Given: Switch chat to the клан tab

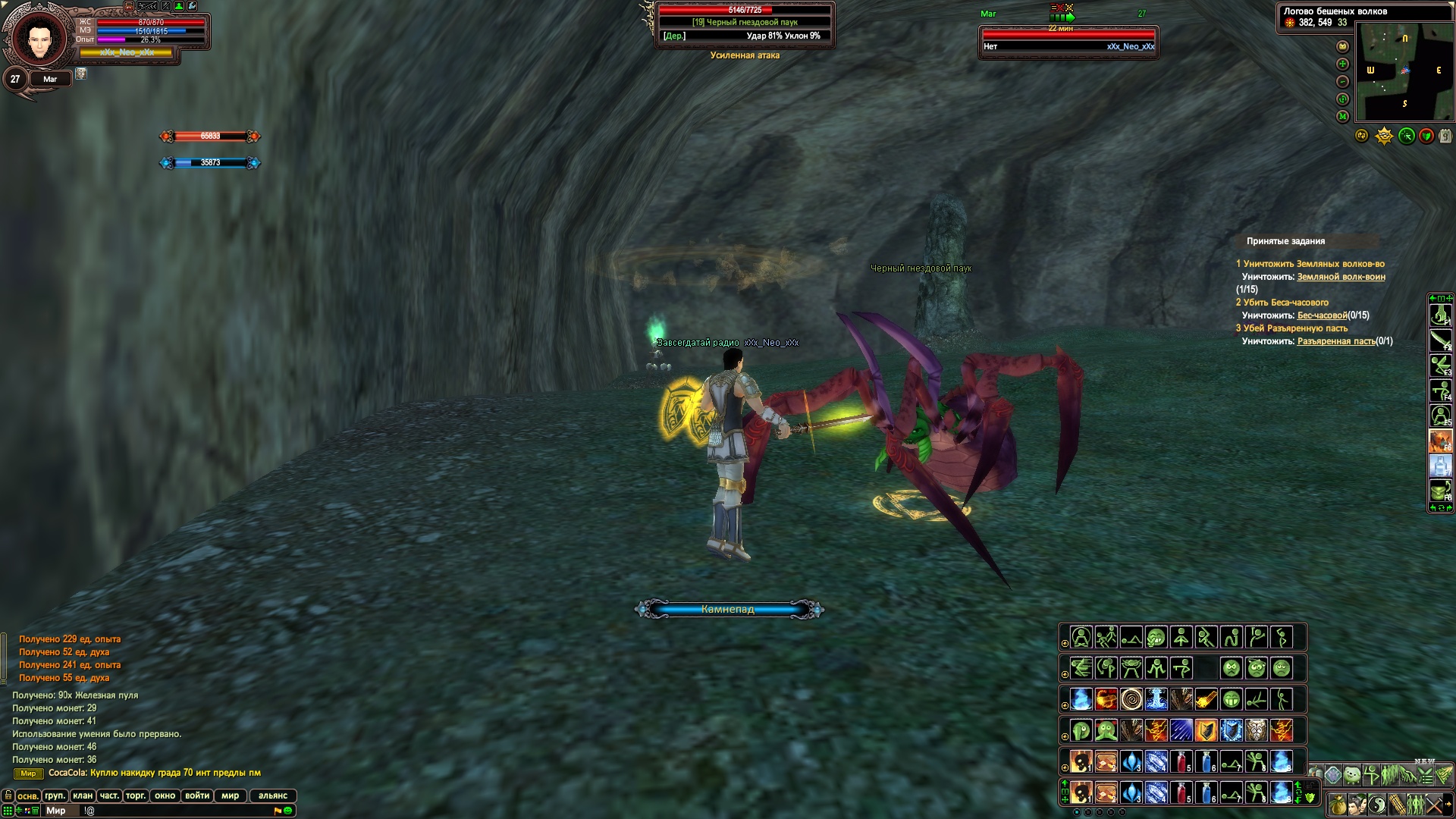Looking at the screenshot, I should [83, 795].
